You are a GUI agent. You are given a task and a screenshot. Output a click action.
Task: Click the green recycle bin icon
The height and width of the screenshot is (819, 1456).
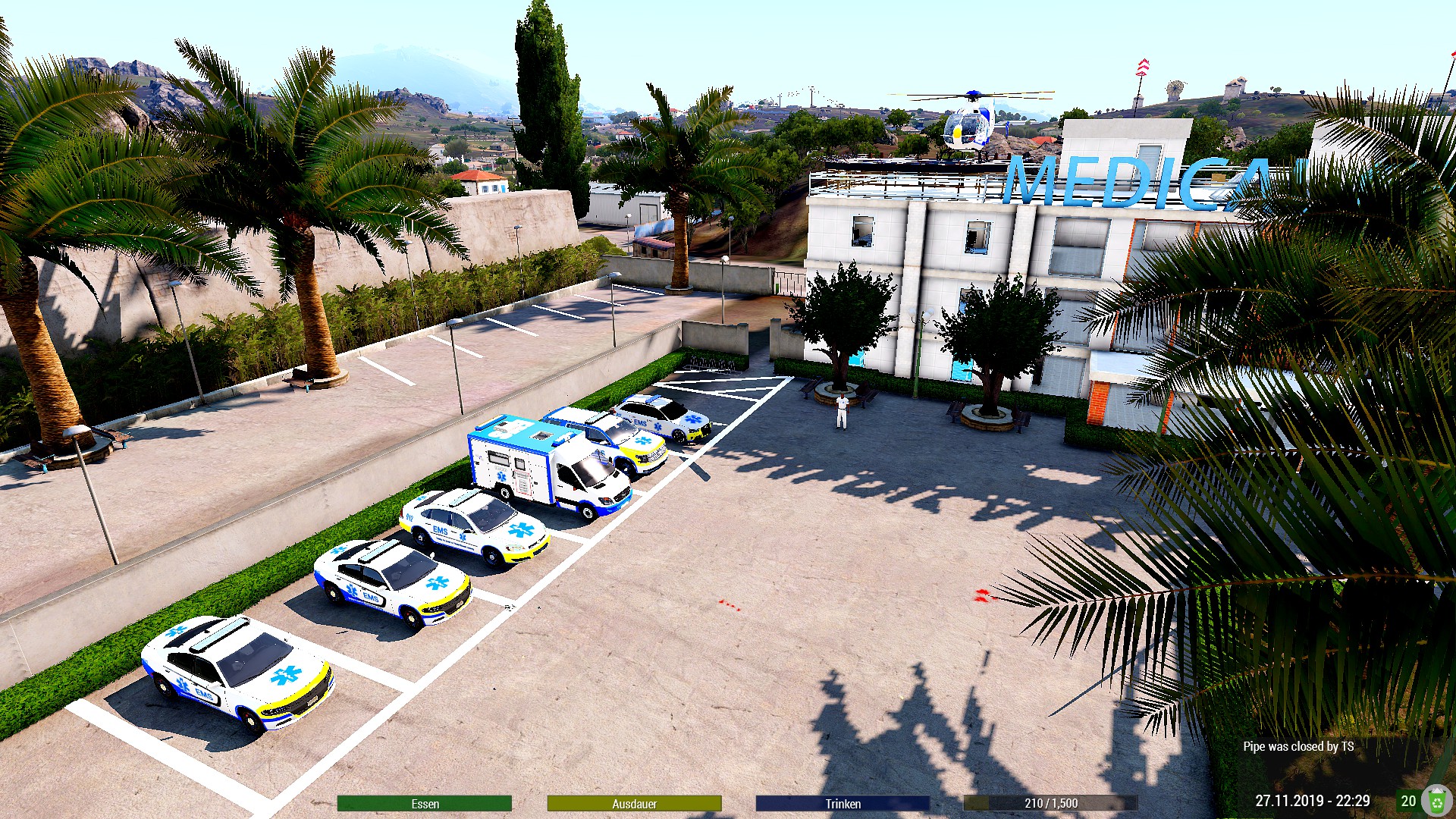click(x=1436, y=801)
